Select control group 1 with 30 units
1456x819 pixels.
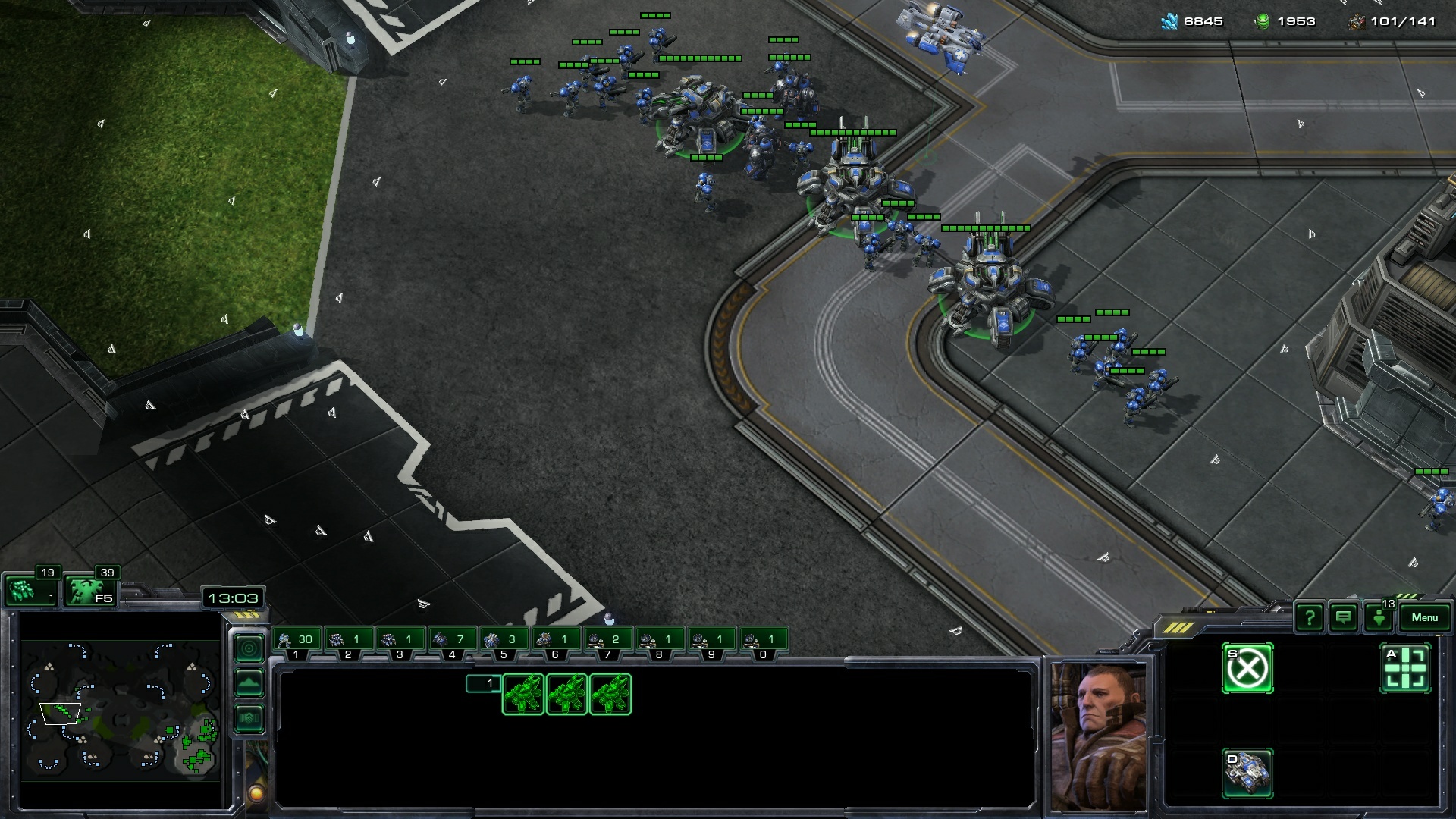point(297,642)
